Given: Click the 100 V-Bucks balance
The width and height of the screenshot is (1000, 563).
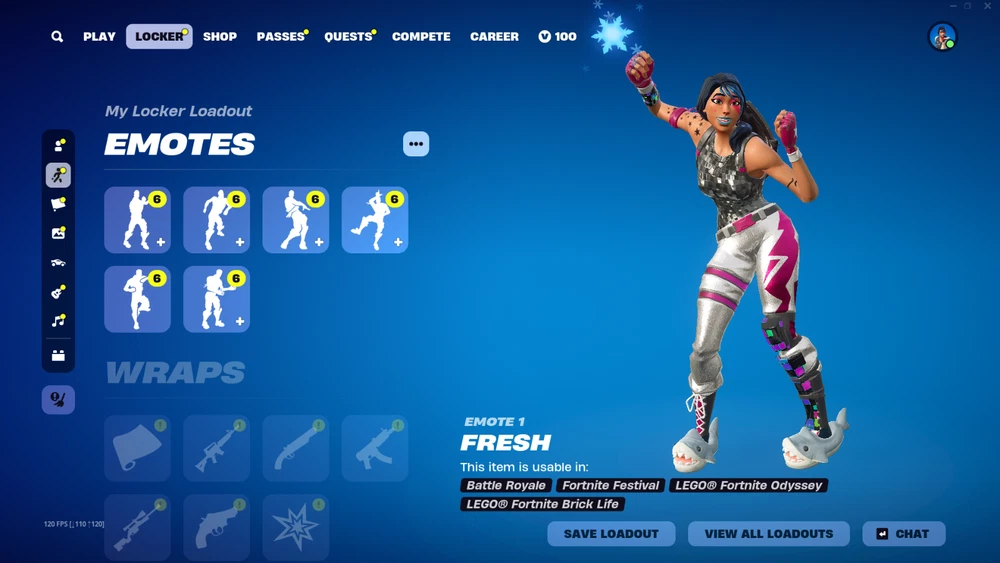Looking at the screenshot, I should [x=557, y=37].
